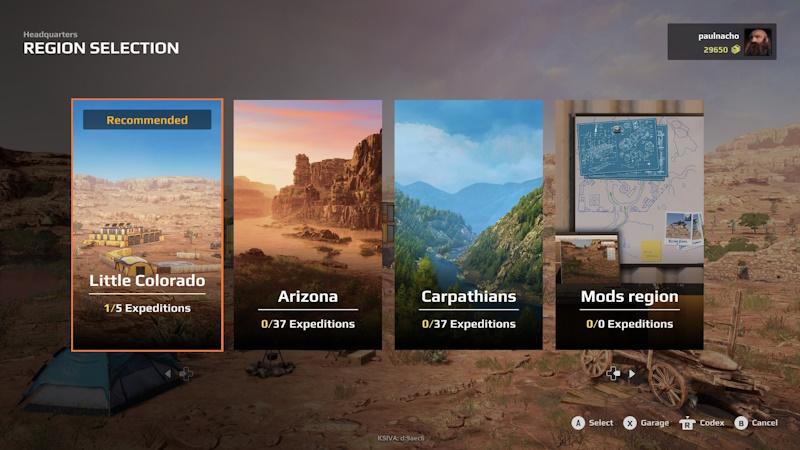This screenshot has height=450, width=800.
Task: Select the Little Colorado region card
Action: pos(147,225)
